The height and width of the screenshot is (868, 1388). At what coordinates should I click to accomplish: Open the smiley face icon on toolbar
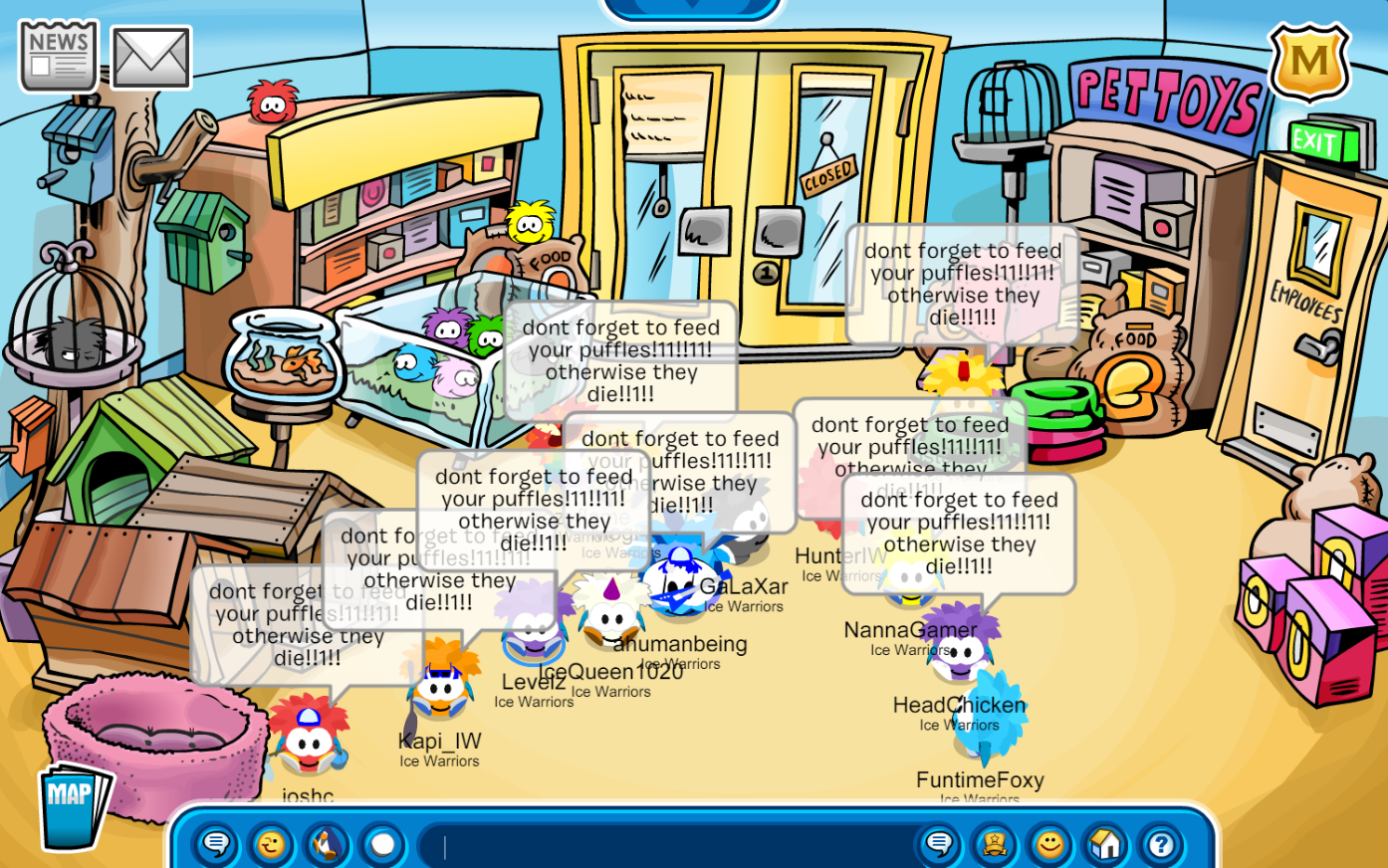[x=1049, y=845]
